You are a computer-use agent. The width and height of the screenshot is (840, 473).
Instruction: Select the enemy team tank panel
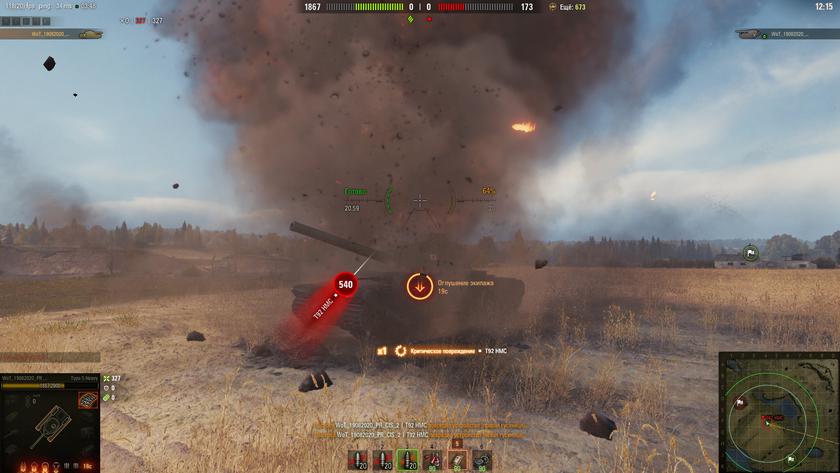[x=786, y=34]
